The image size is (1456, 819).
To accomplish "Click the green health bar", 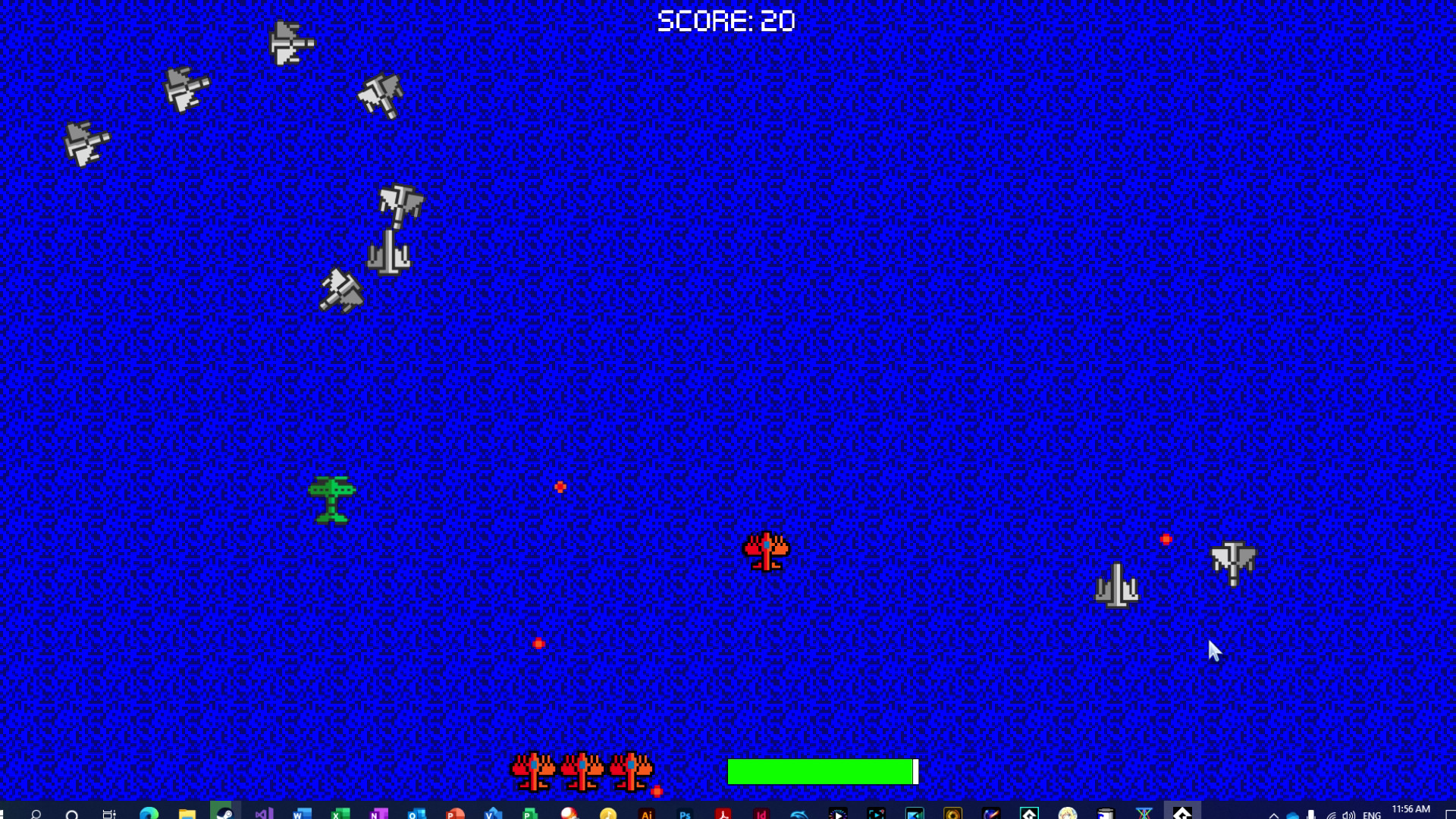I will pyautogui.click(x=819, y=770).
